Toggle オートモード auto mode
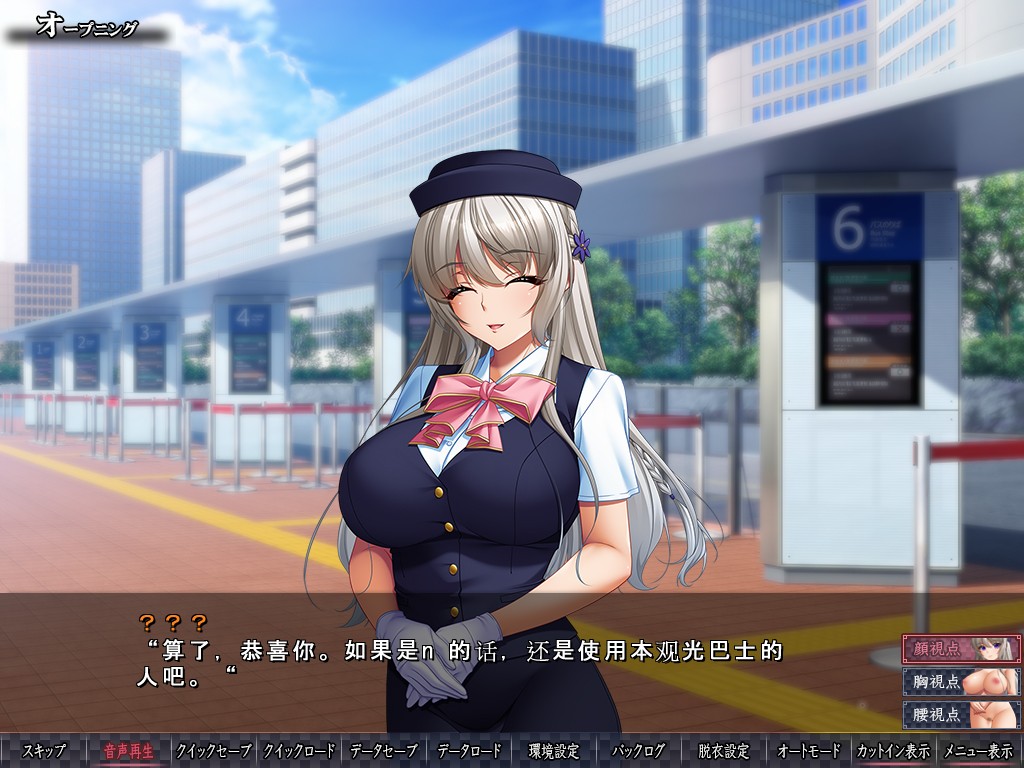 point(808,751)
